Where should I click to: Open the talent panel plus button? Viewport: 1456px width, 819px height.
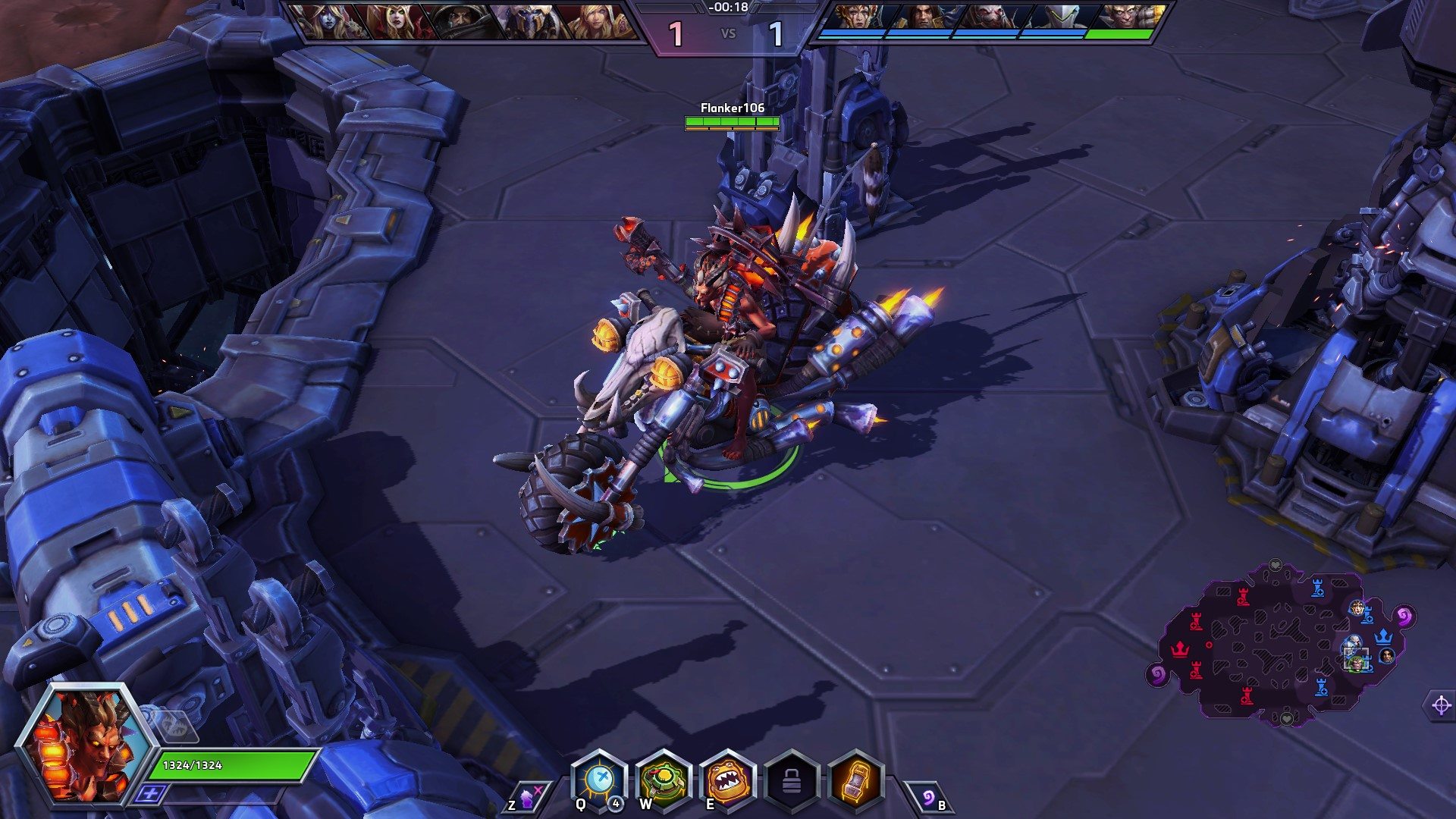click(x=151, y=793)
